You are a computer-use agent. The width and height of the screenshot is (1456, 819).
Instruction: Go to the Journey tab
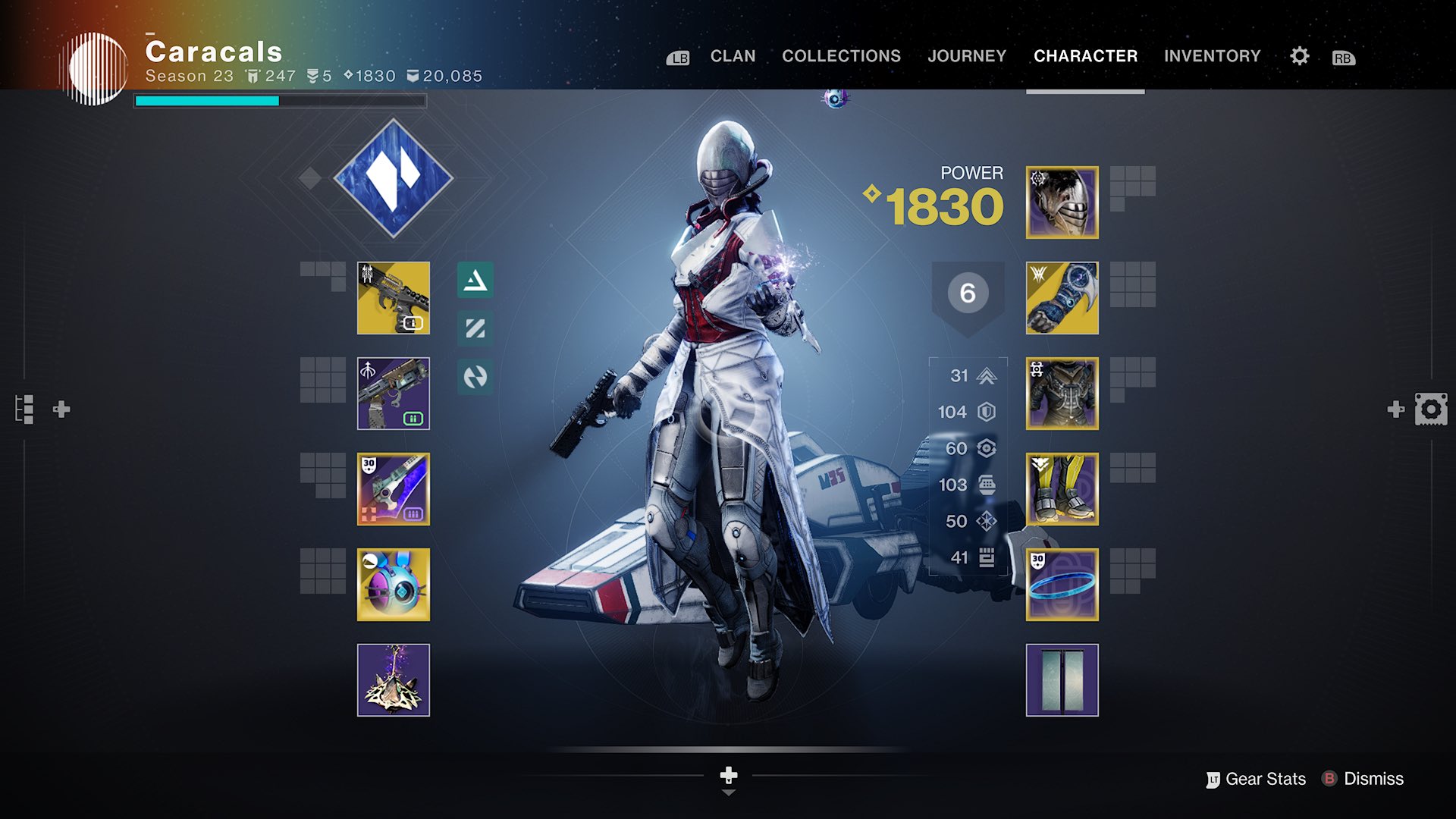click(x=967, y=56)
